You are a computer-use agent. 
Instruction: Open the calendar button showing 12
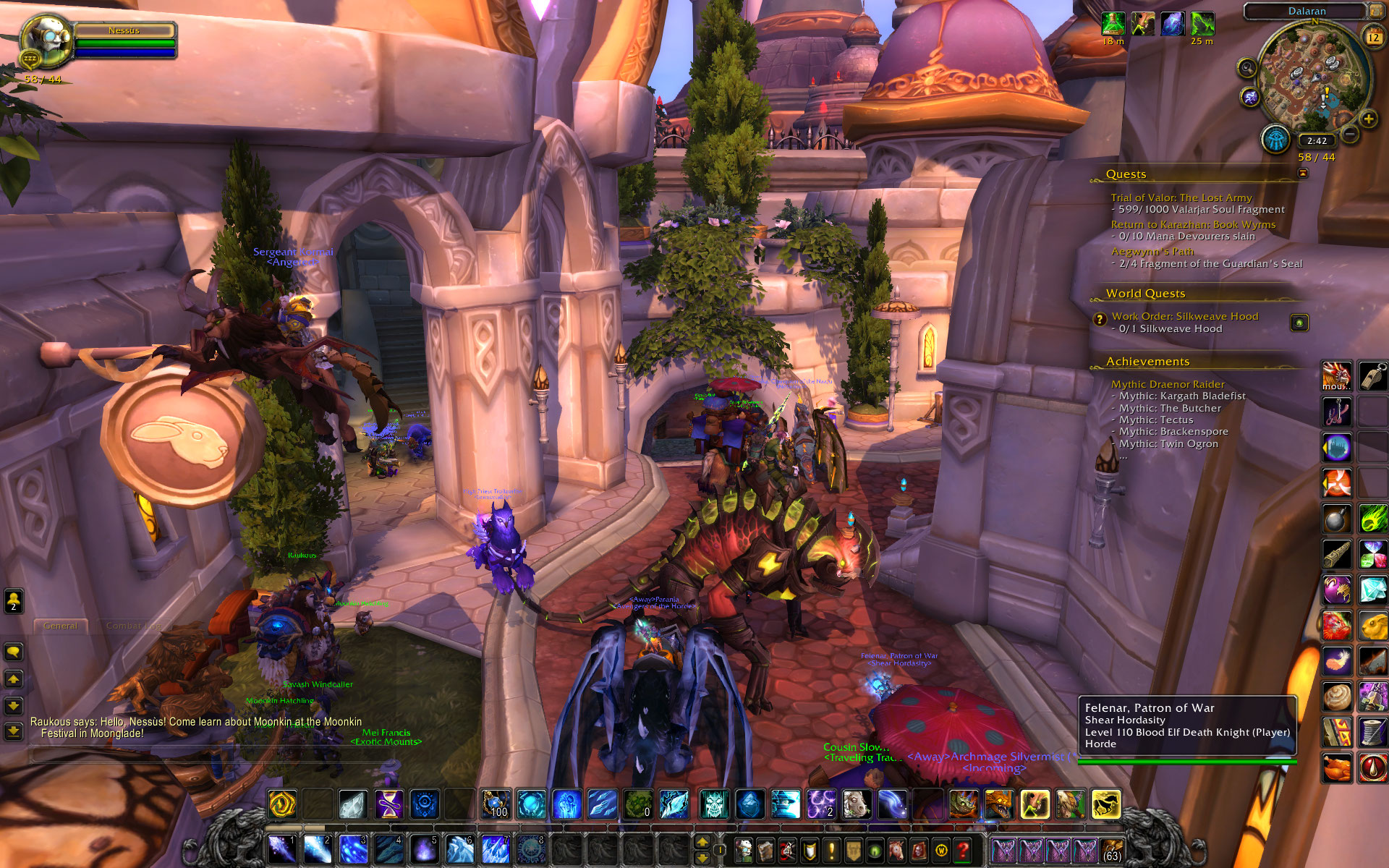(x=1372, y=37)
